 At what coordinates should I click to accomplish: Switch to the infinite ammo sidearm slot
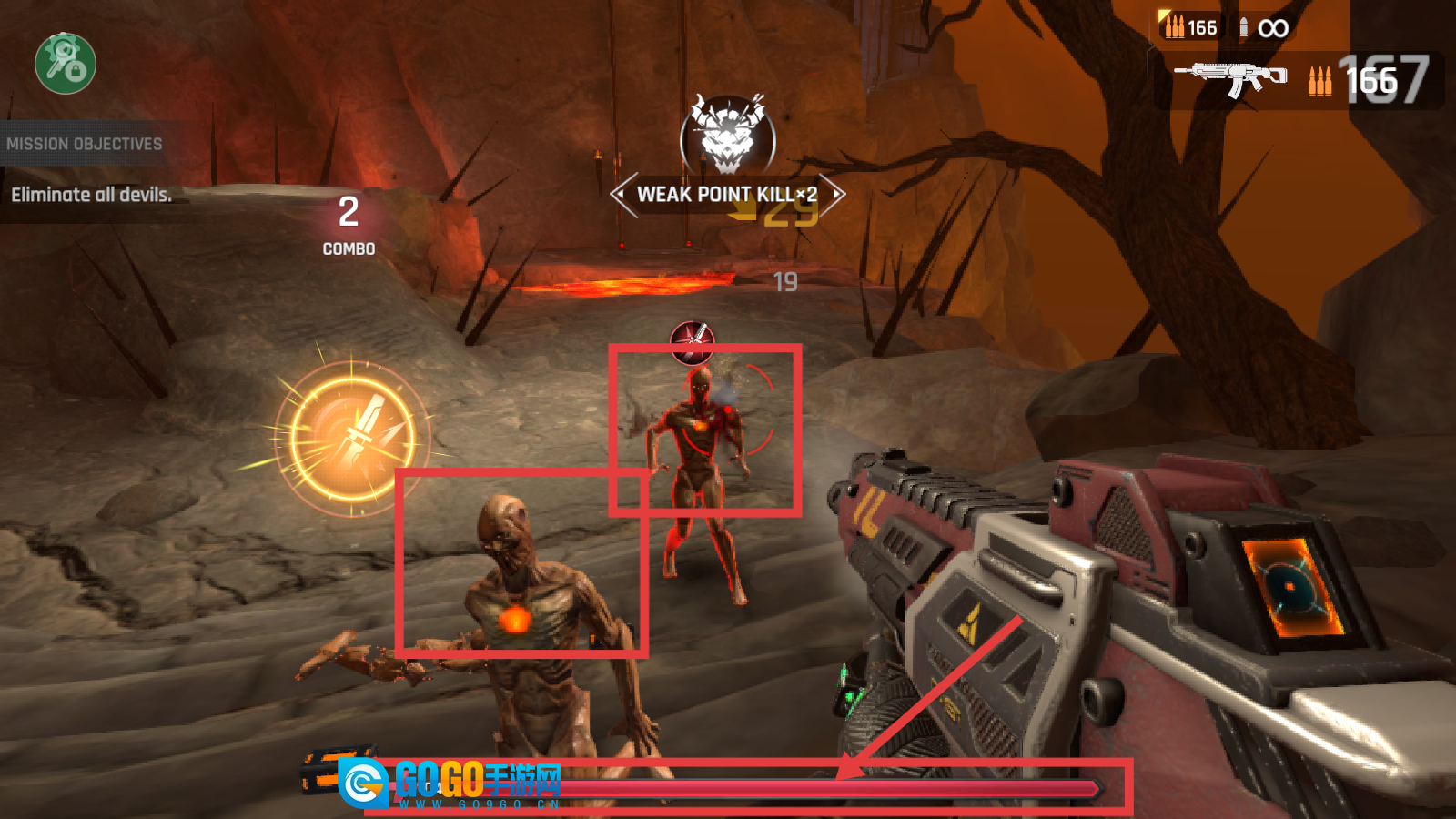pyautogui.click(x=1264, y=28)
